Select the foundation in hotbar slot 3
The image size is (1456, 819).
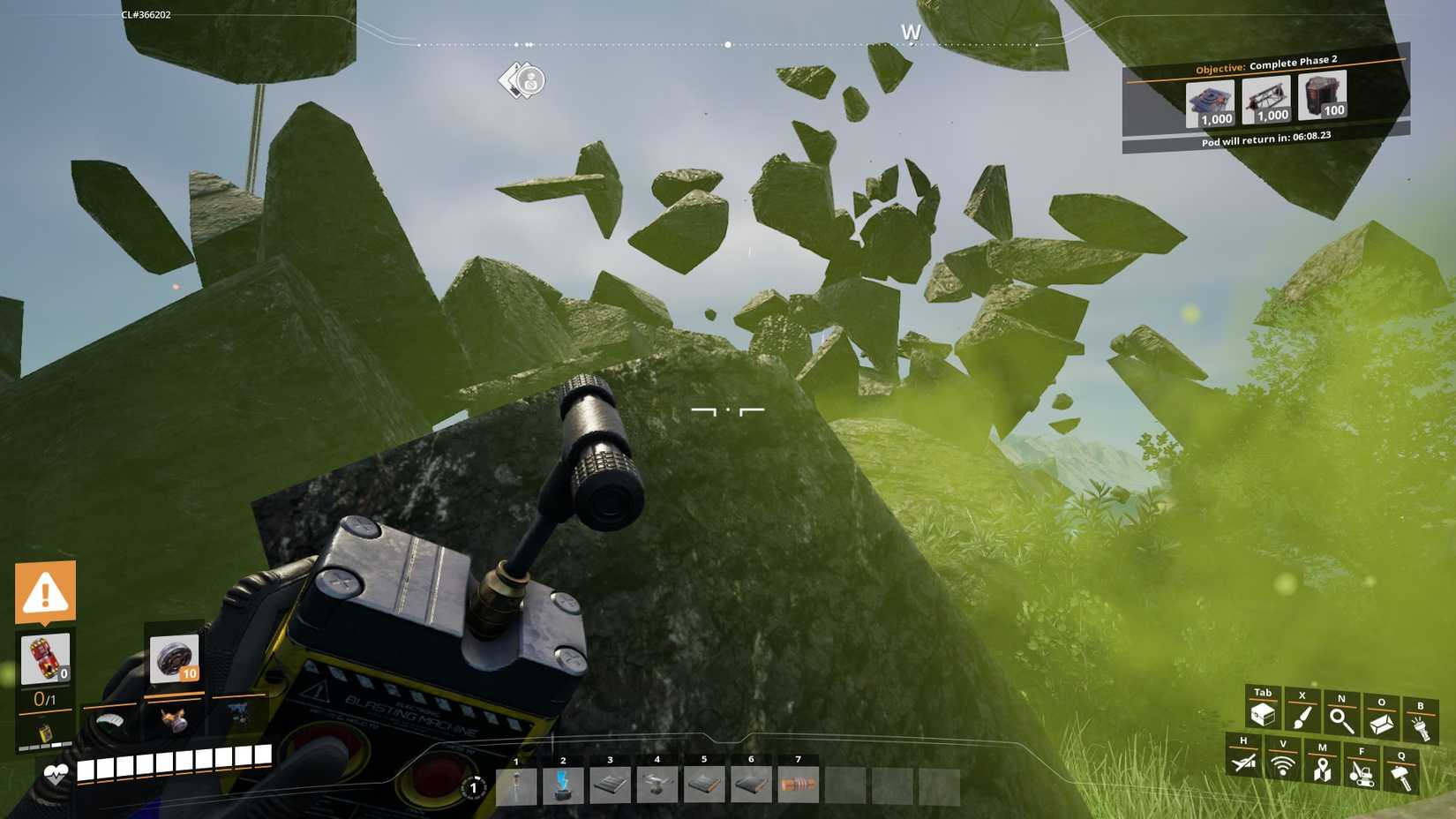coord(610,785)
